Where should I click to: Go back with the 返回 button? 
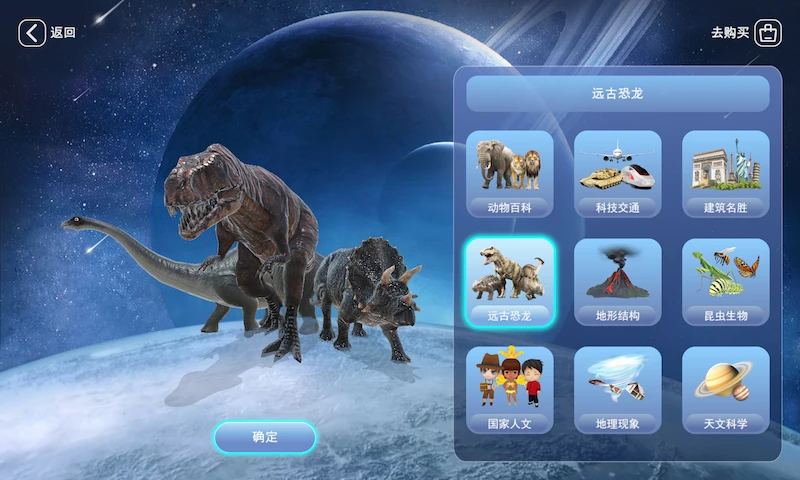click(x=46, y=33)
